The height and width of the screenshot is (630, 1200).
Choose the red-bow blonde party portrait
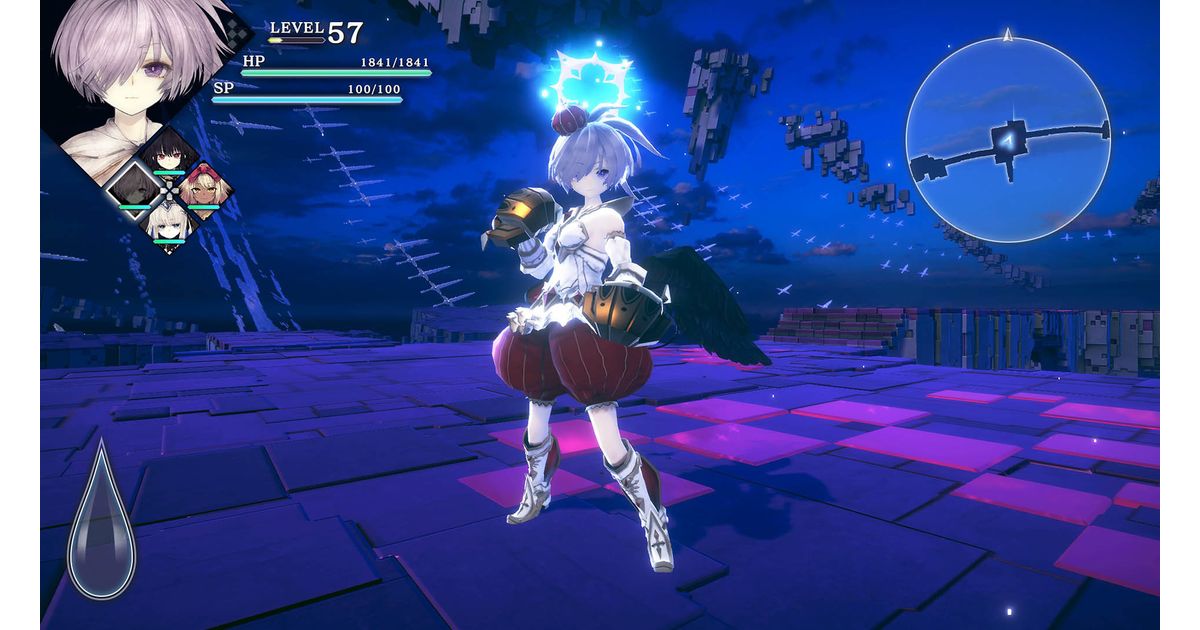204,186
